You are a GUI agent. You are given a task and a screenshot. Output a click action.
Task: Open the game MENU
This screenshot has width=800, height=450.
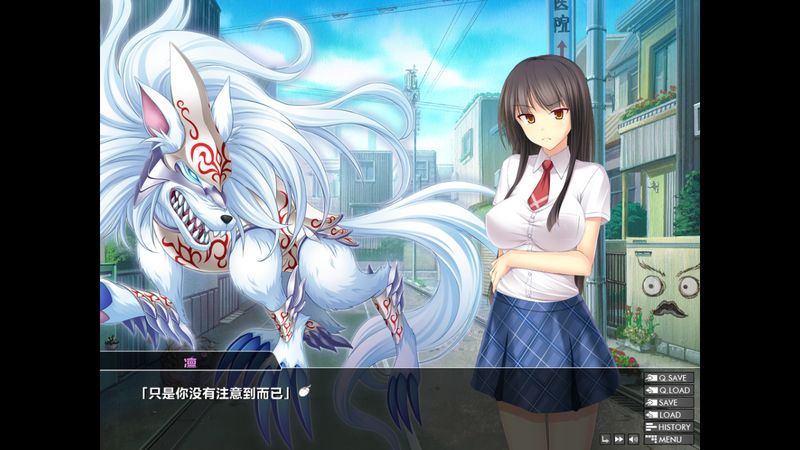(x=669, y=439)
